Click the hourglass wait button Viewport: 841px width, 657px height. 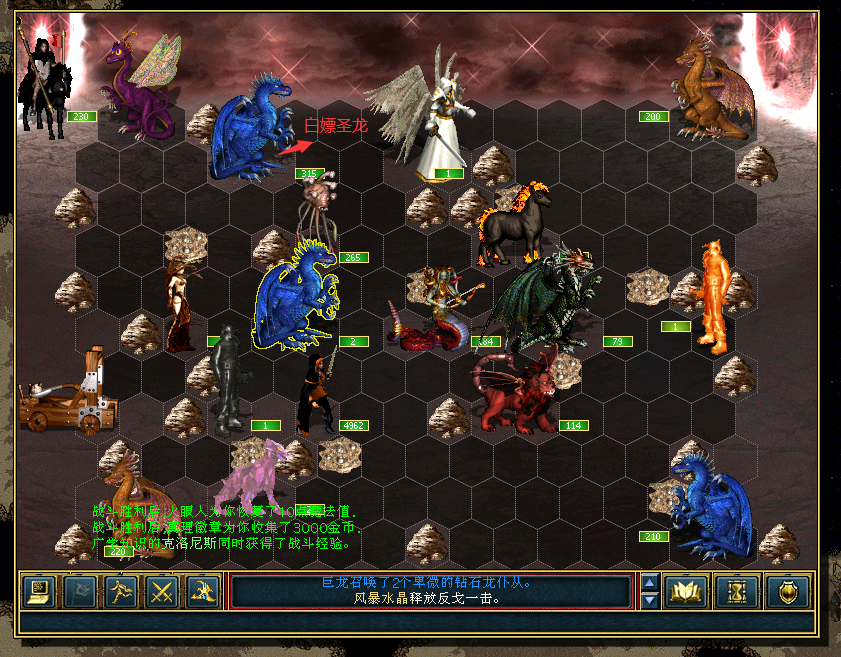tap(736, 592)
